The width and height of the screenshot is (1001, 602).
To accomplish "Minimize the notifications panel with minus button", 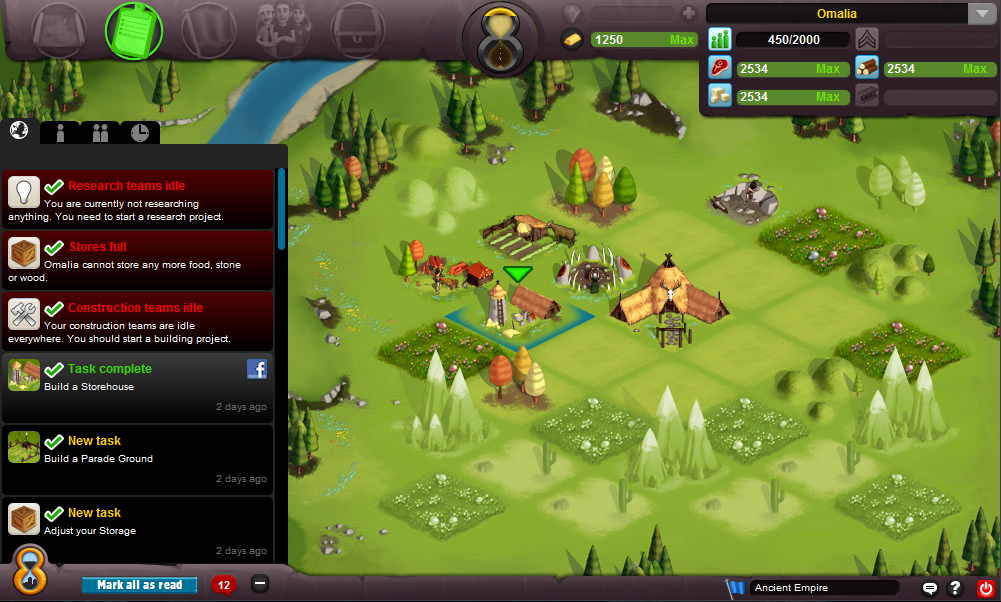I will (260, 584).
